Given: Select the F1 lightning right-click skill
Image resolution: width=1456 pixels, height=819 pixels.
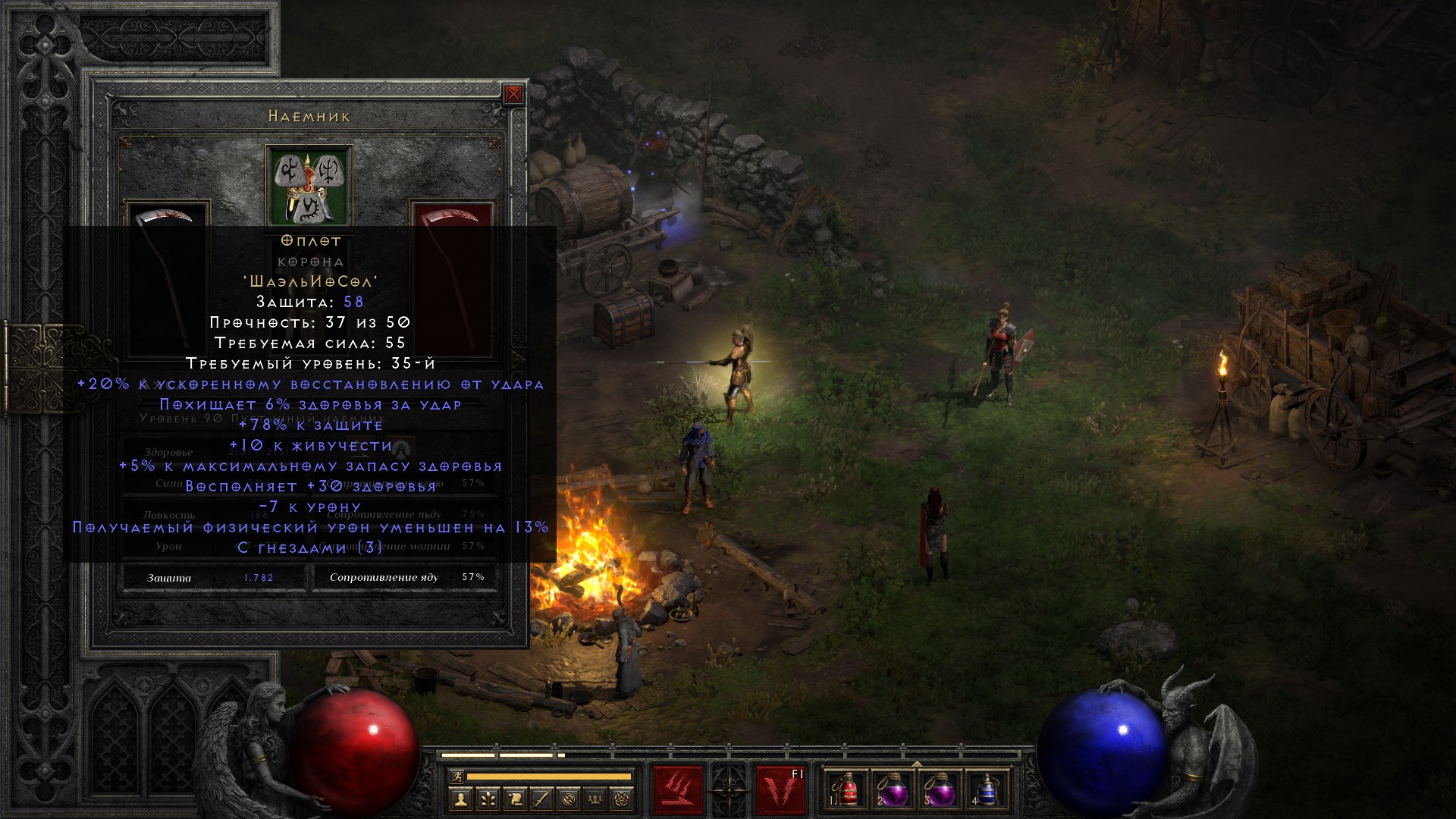Looking at the screenshot, I should (780, 790).
